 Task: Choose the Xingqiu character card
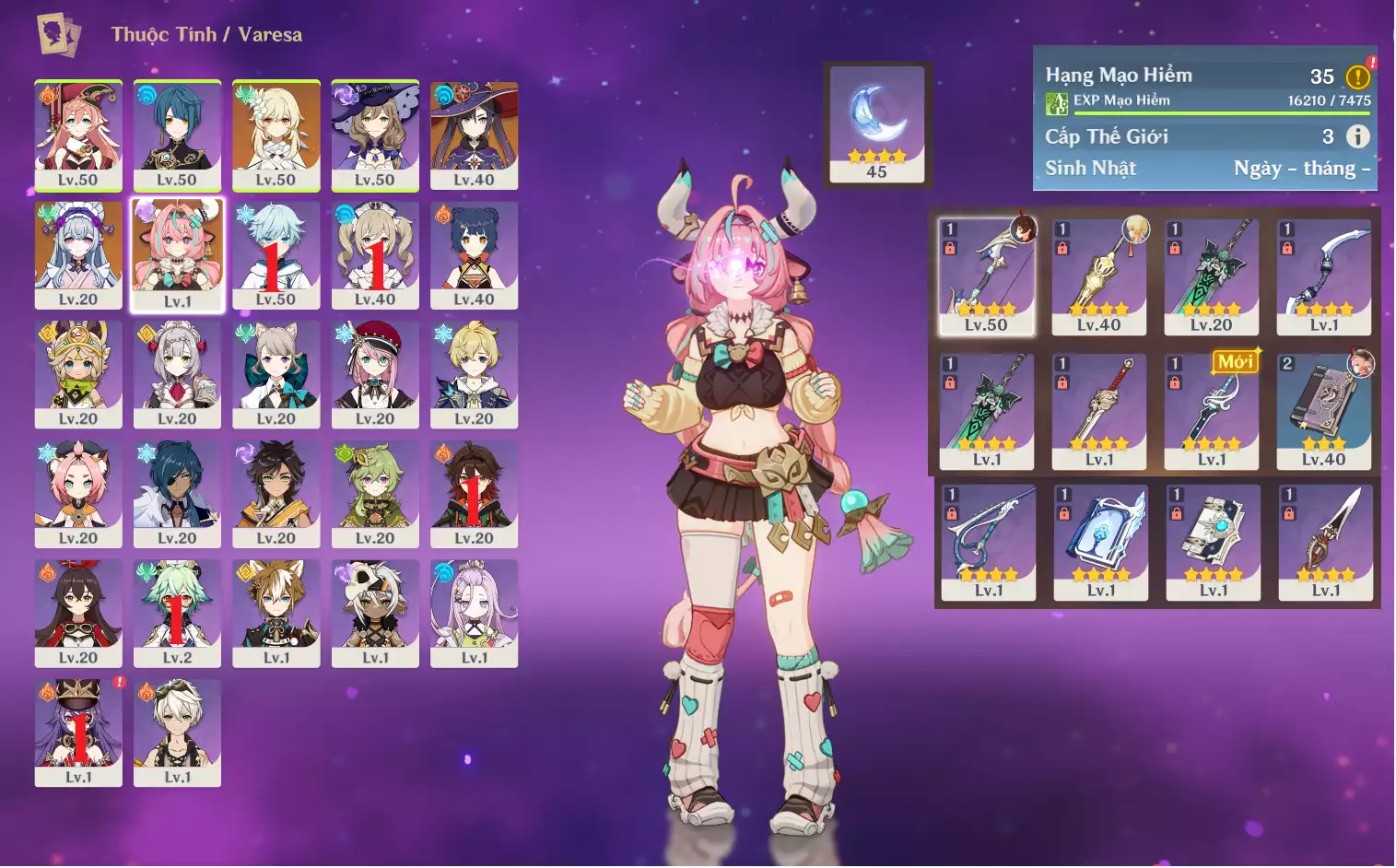177,135
